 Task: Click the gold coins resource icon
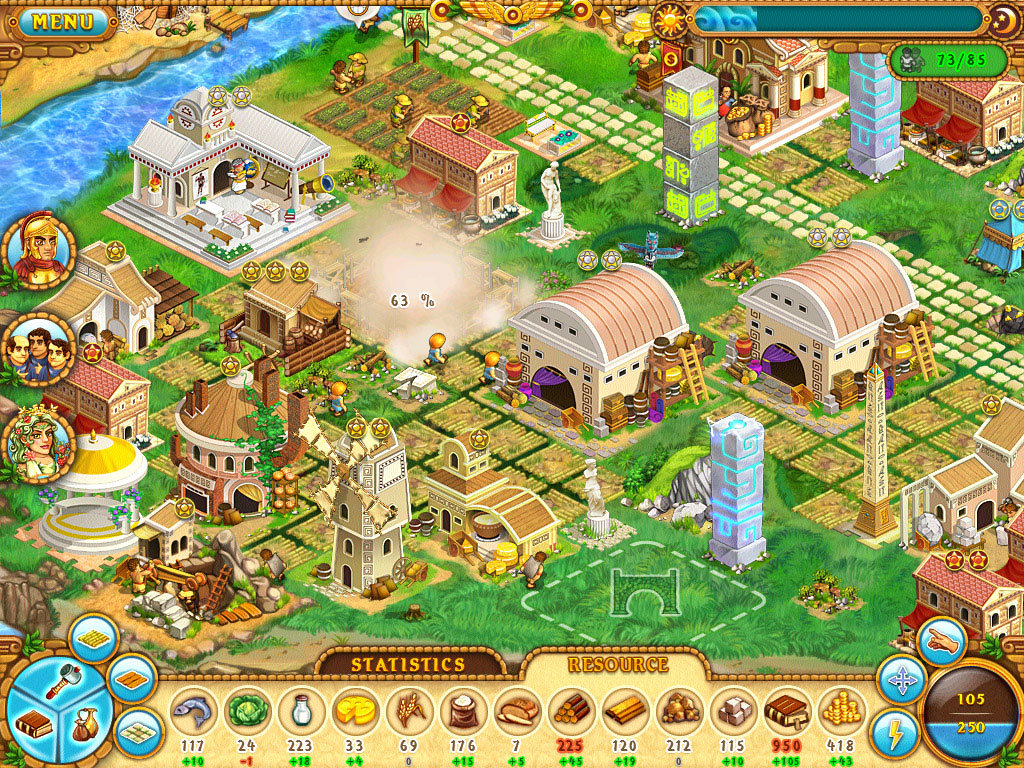coord(842,710)
